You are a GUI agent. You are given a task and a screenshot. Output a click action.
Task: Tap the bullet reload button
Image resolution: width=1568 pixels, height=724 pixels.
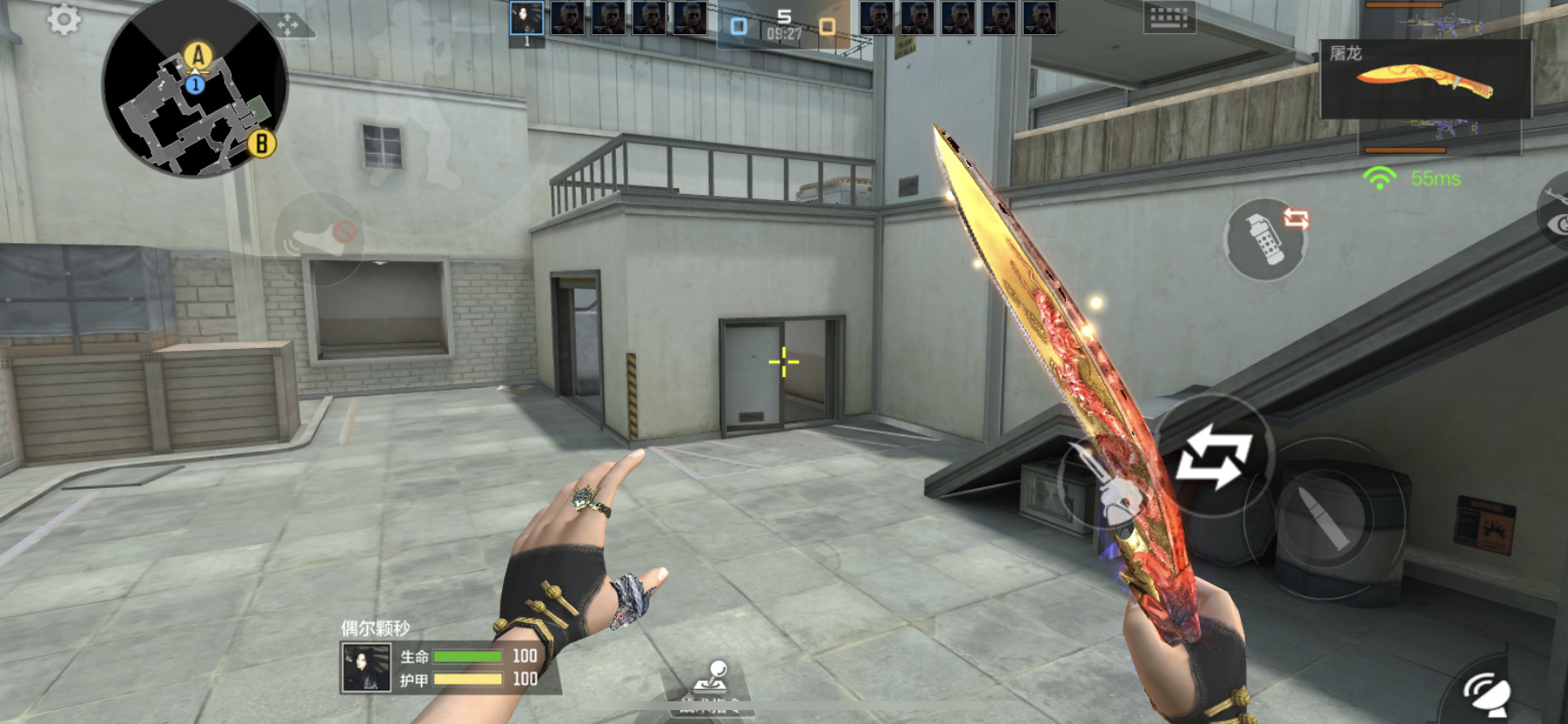[1324, 519]
